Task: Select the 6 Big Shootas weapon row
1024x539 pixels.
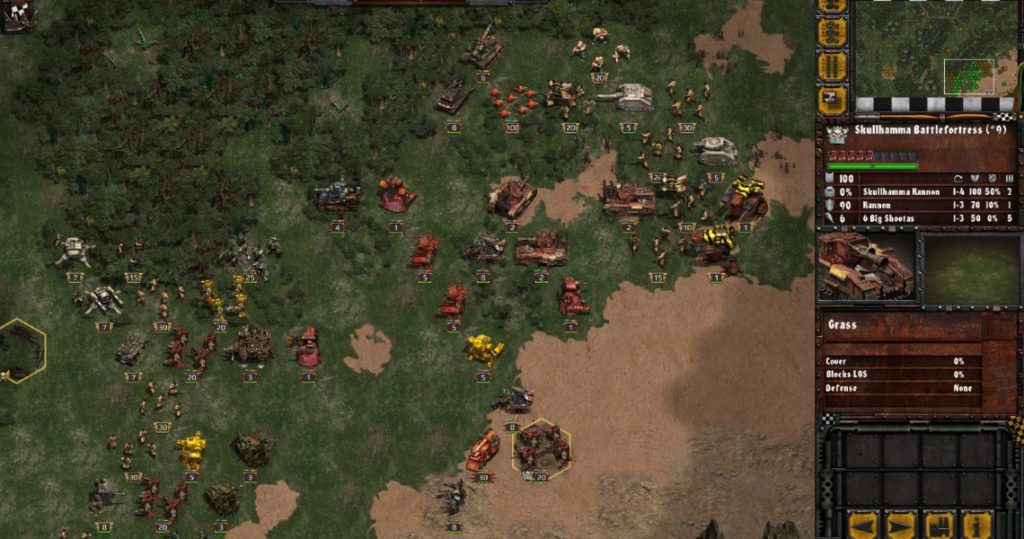Action: (920, 217)
